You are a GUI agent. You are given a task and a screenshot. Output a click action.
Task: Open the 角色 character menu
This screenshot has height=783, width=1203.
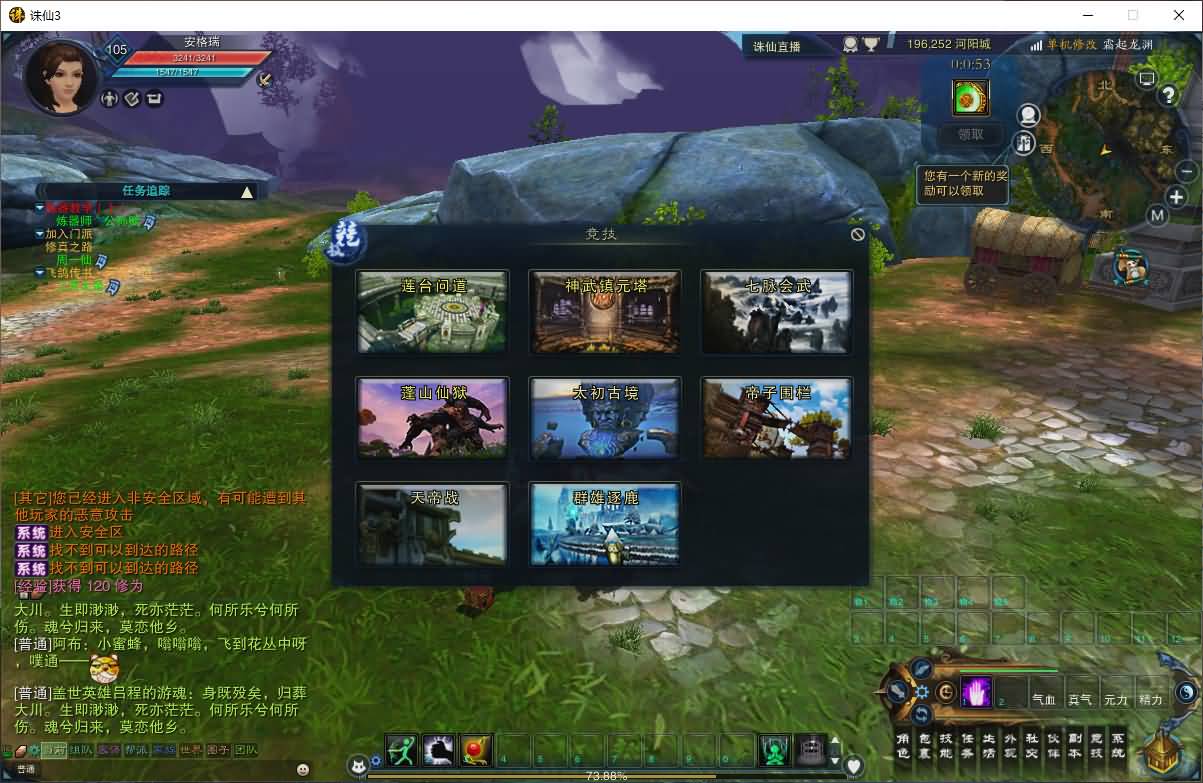901,746
